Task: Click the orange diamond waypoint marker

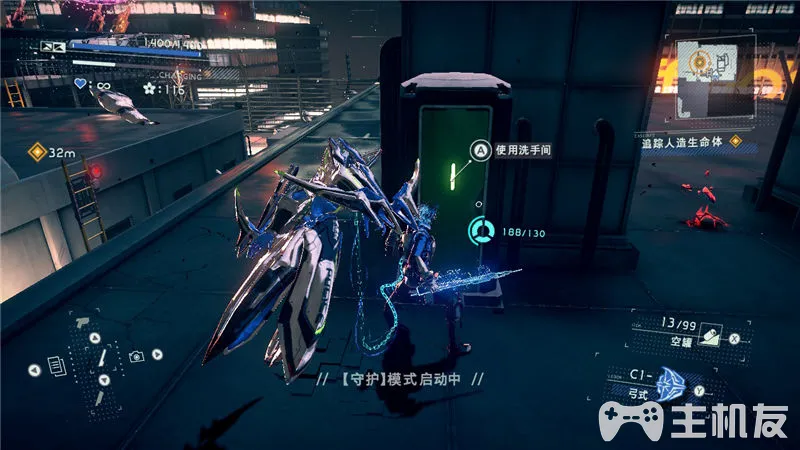Action: (x=37, y=152)
